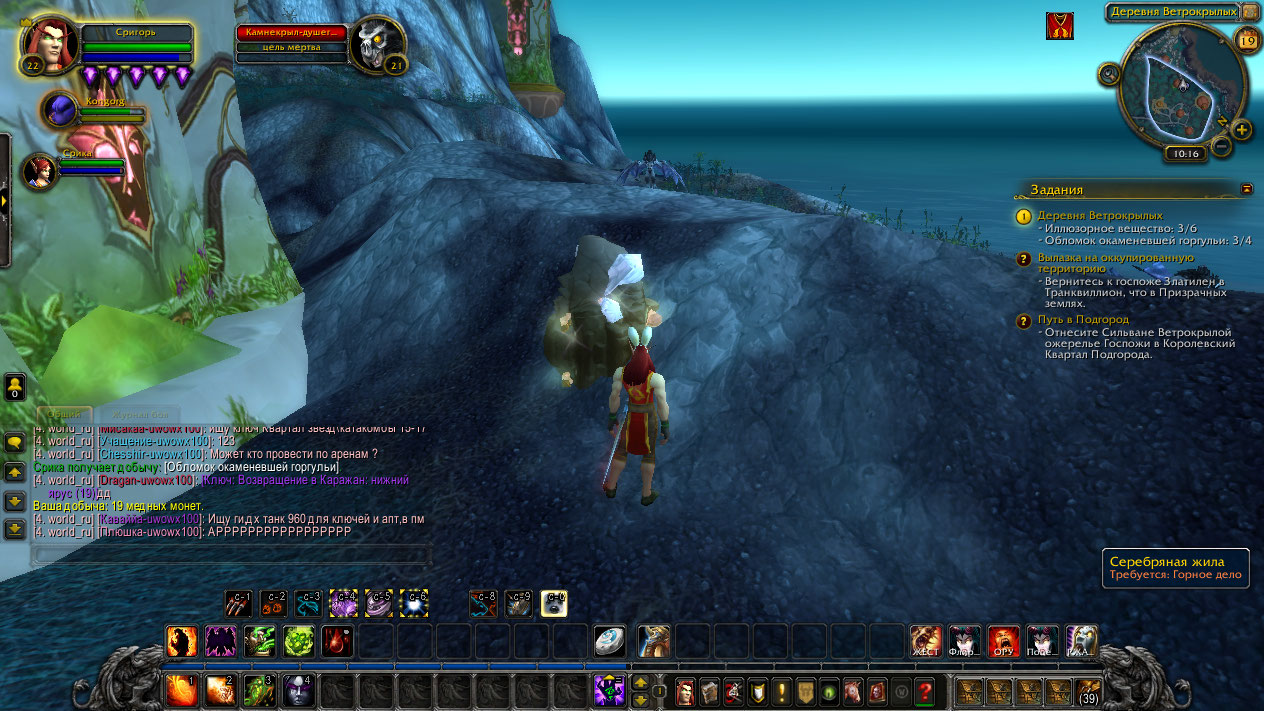The height and width of the screenshot is (711, 1264).
Task: Cast the fire spell in slot 1
Action: [x=181, y=690]
